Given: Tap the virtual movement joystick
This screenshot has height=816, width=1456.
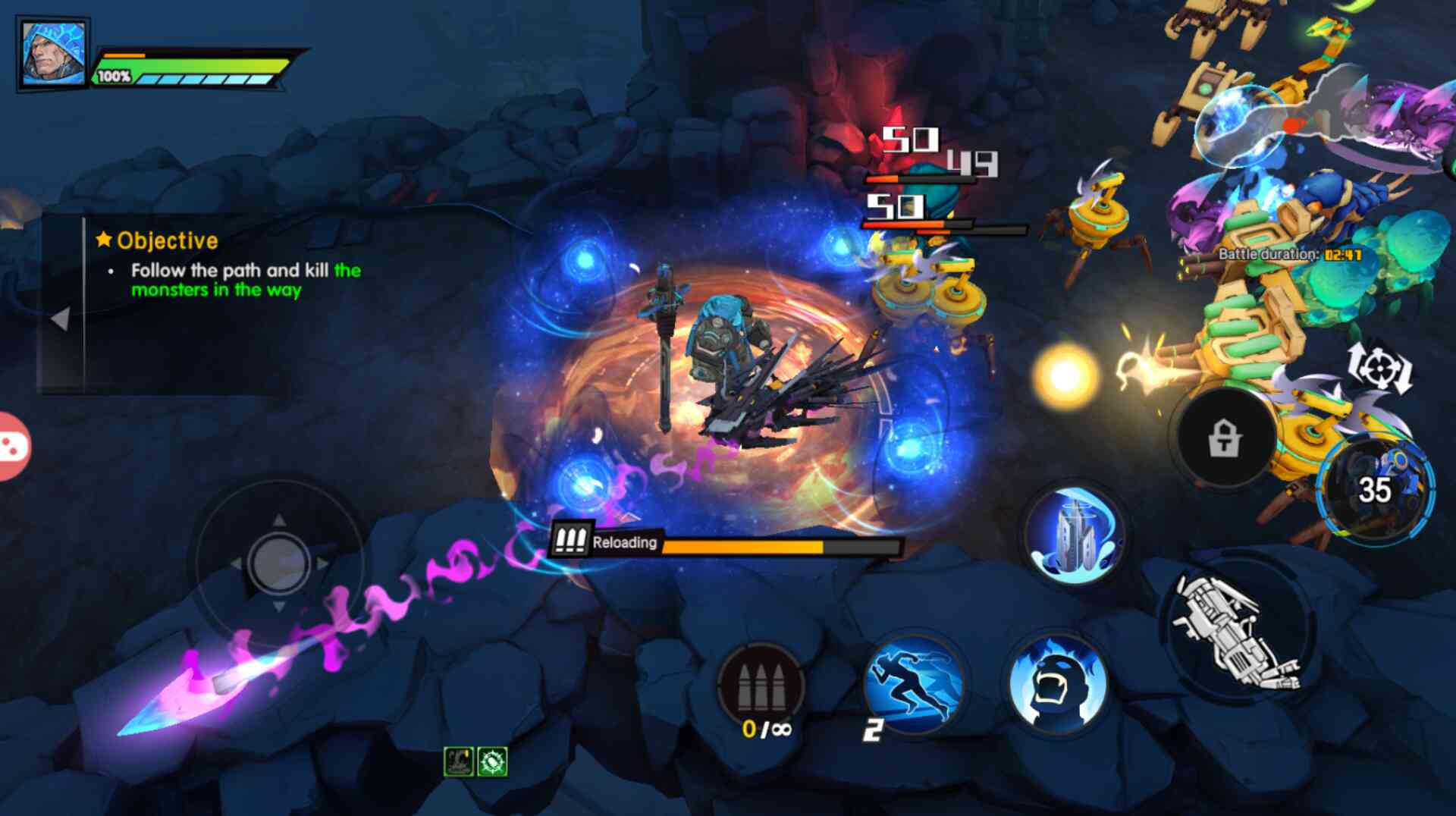Looking at the screenshot, I should click(x=278, y=563).
